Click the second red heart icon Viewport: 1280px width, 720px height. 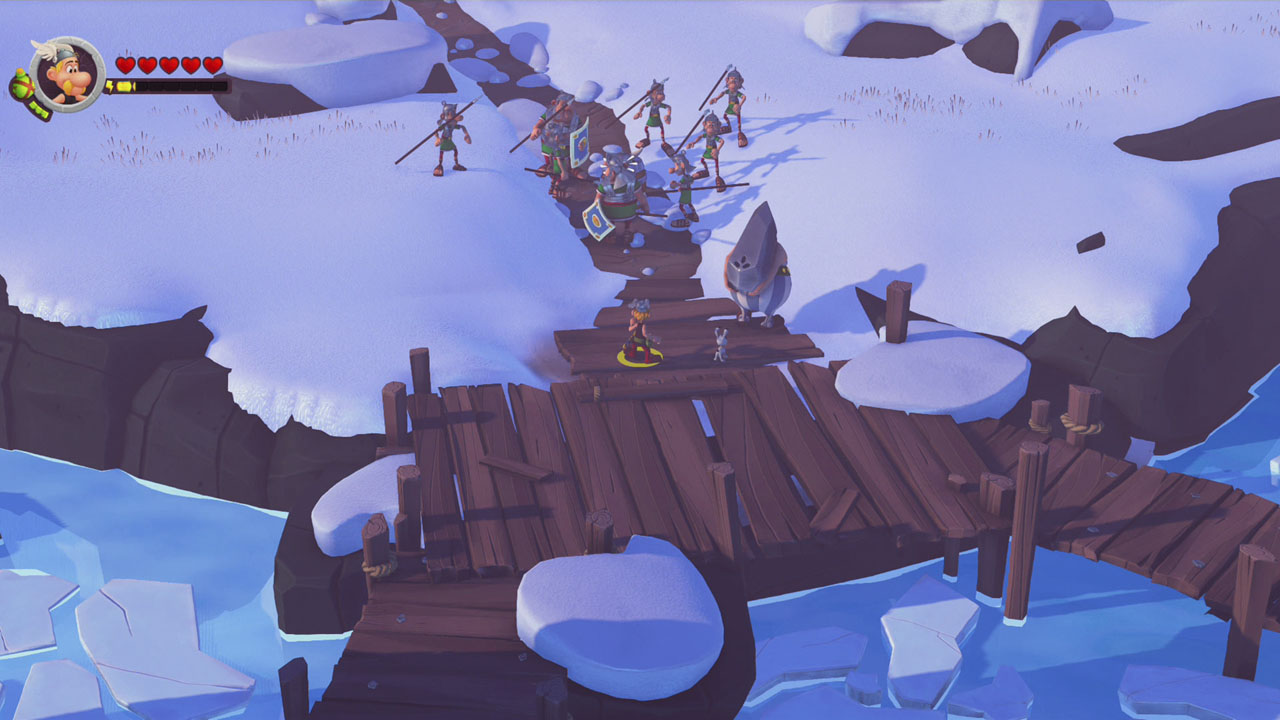pos(147,63)
